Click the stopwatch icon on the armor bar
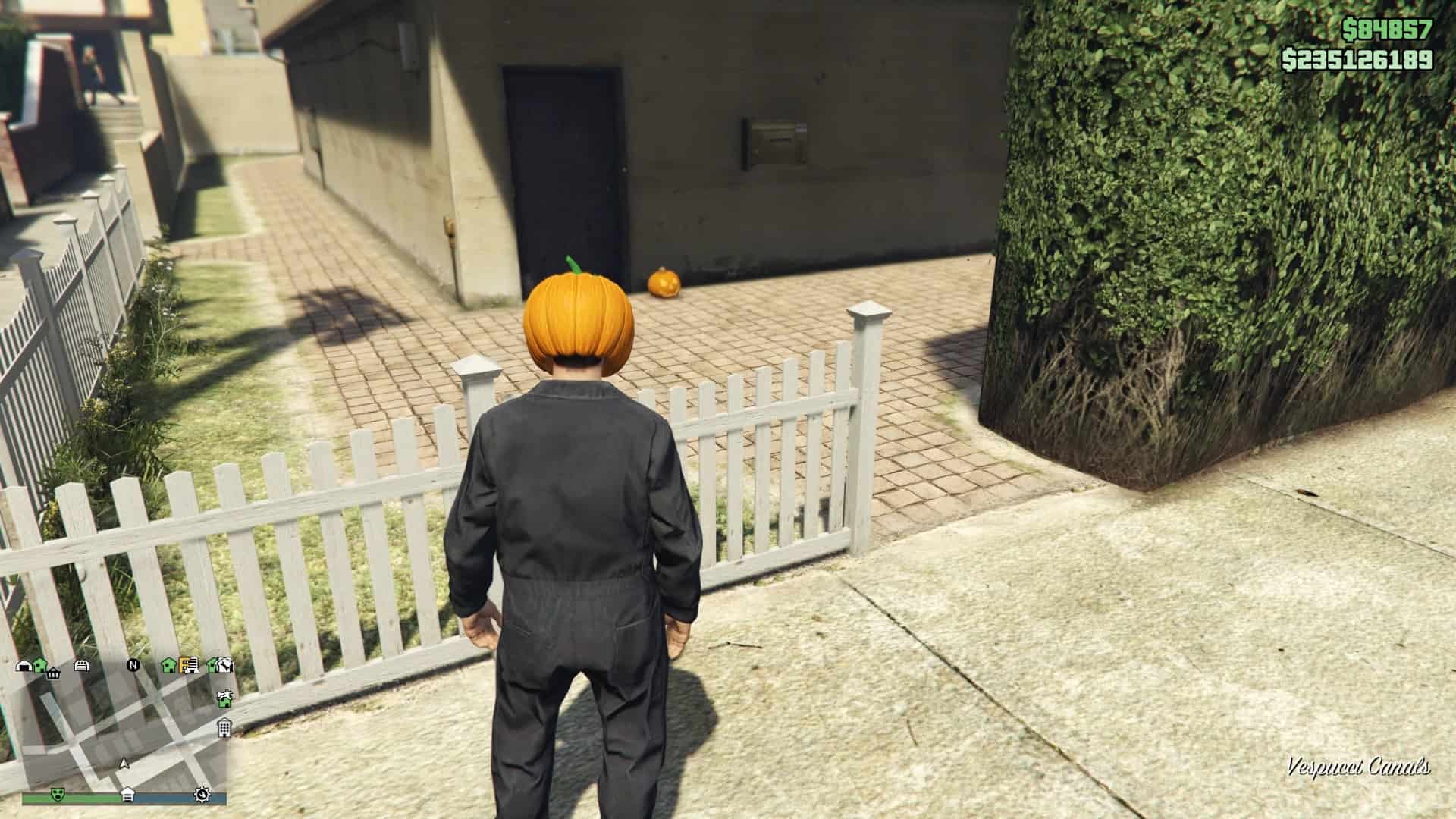 tap(202, 795)
